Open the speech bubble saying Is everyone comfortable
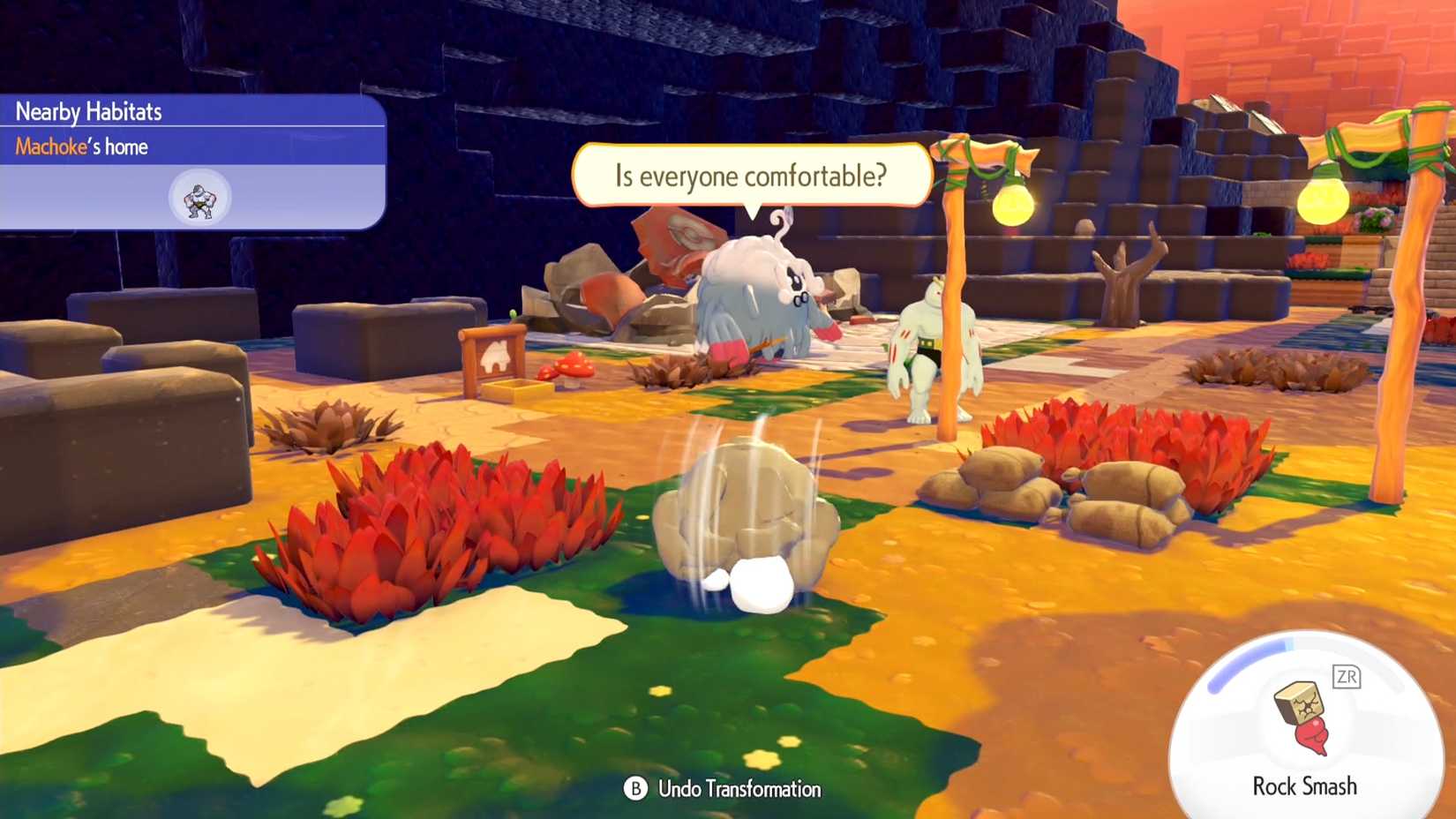Image resolution: width=1456 pixels, height=819 pixels. click(x=753, y=176)
